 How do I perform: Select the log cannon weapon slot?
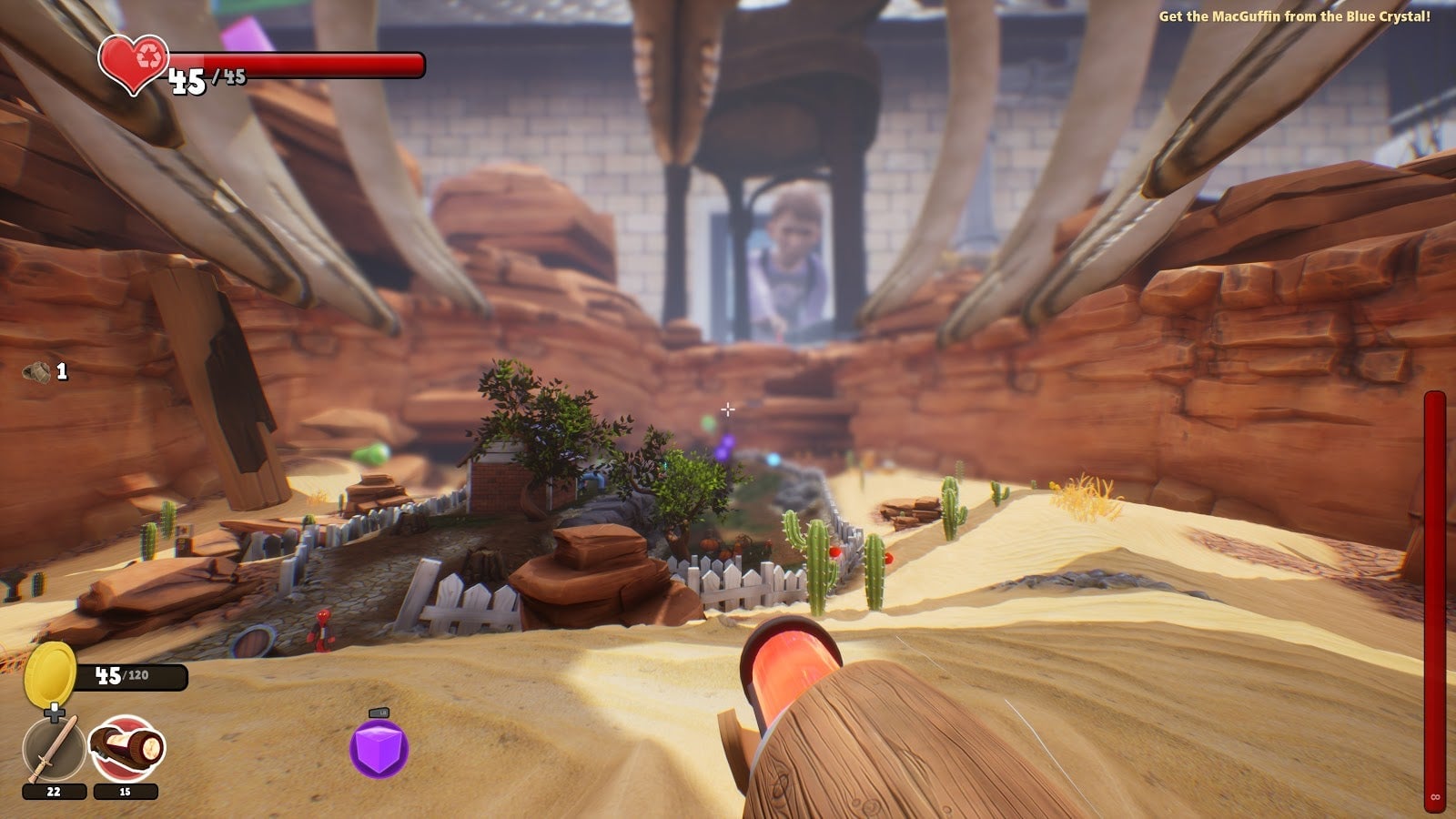(x=126, y=750)
